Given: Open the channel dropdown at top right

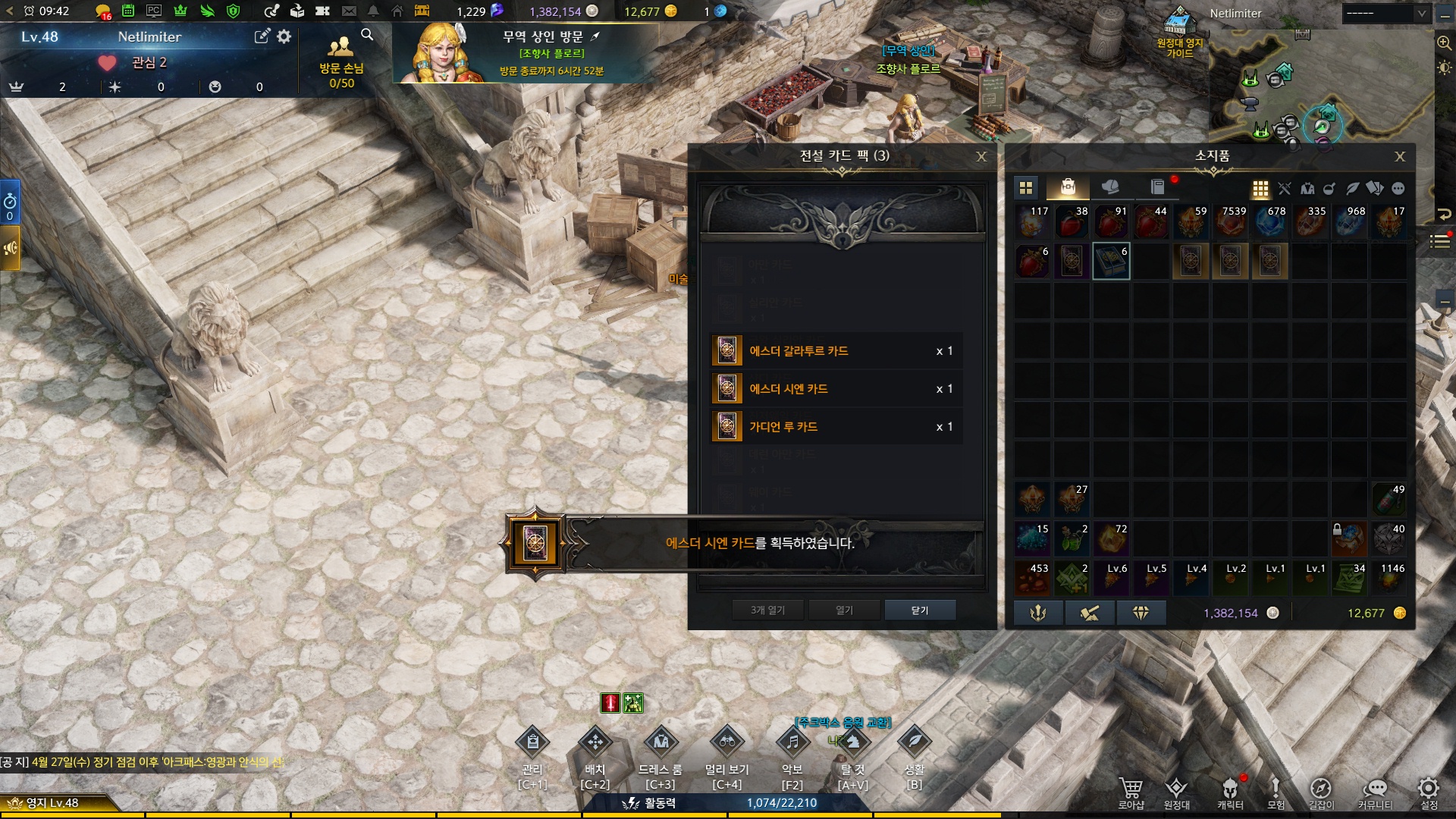Looking at the screenshot, I should tap(1385, 13).
